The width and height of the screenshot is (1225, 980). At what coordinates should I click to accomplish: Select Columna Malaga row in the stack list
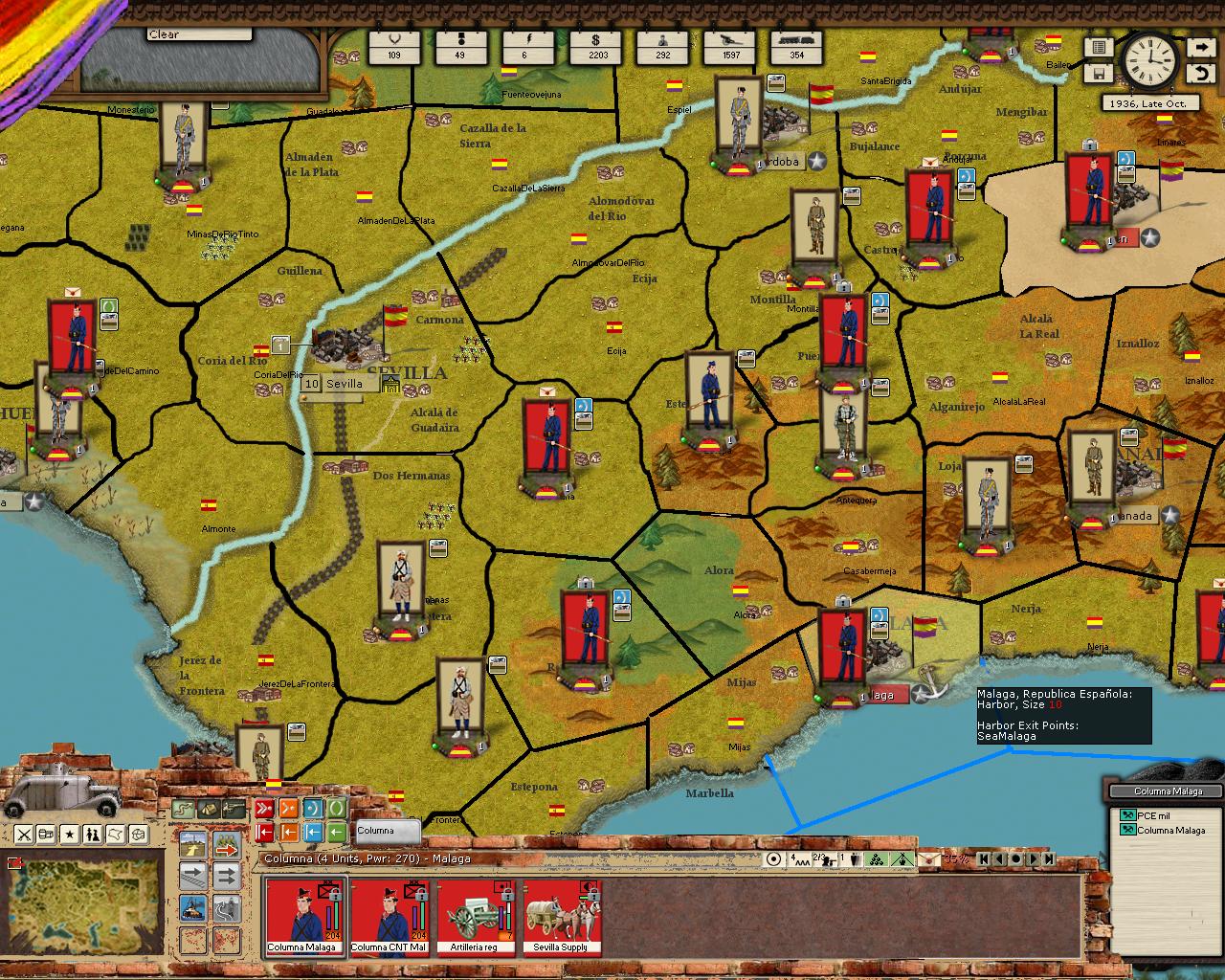1170,830
